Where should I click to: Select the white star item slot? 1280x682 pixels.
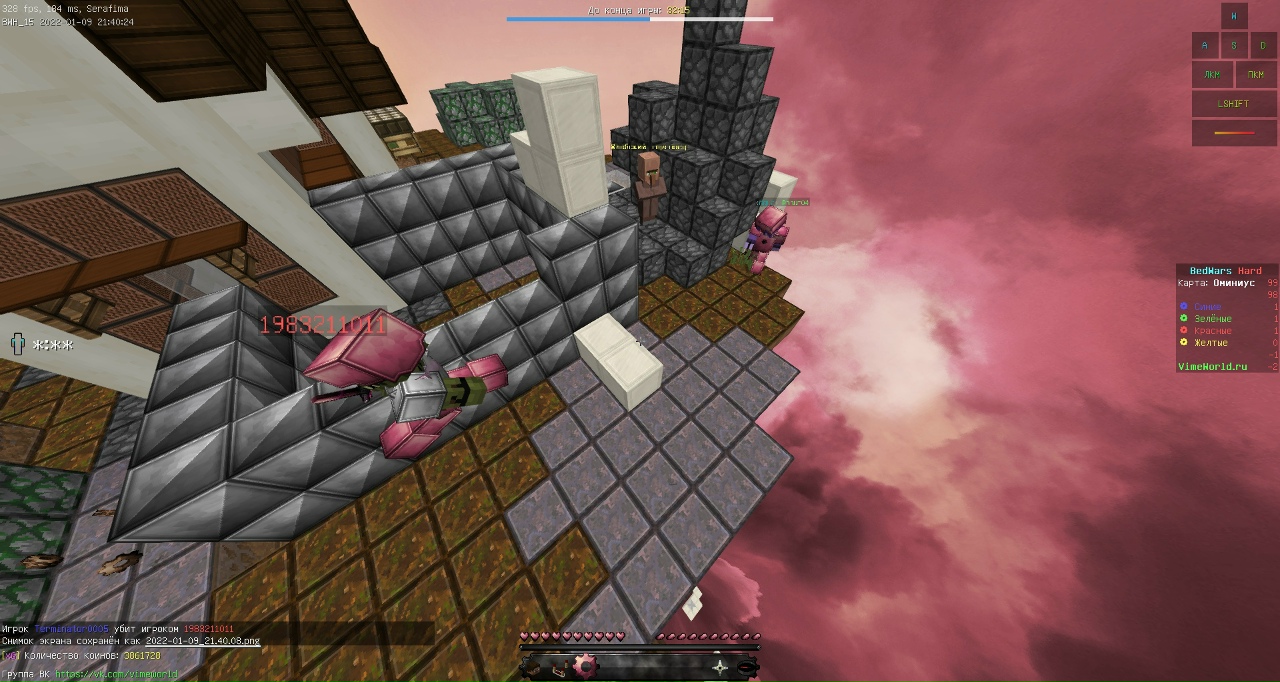tap(720, 667)
